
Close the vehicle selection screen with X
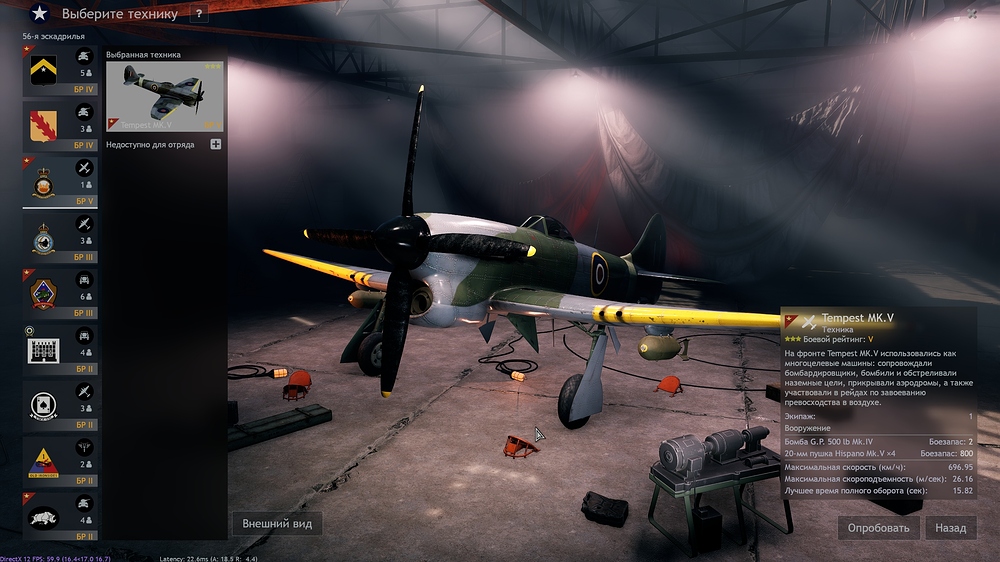coord(972,14)
